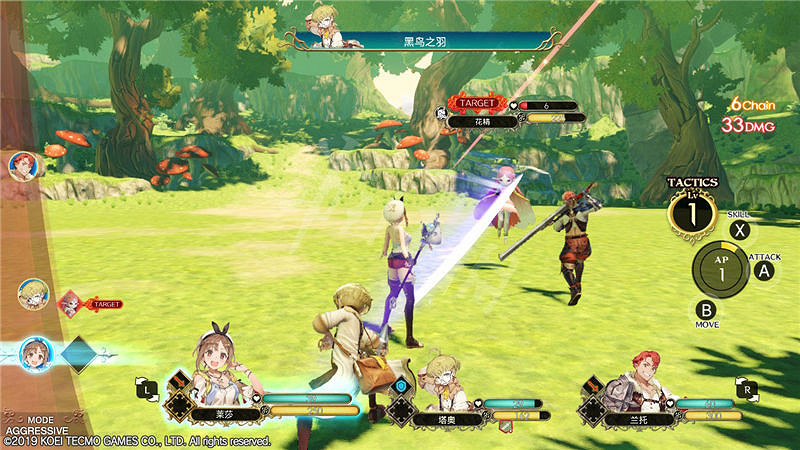Screen dimensions: 800x450
Task: Click the AP gauge circle
Action: tap(718, 266)
